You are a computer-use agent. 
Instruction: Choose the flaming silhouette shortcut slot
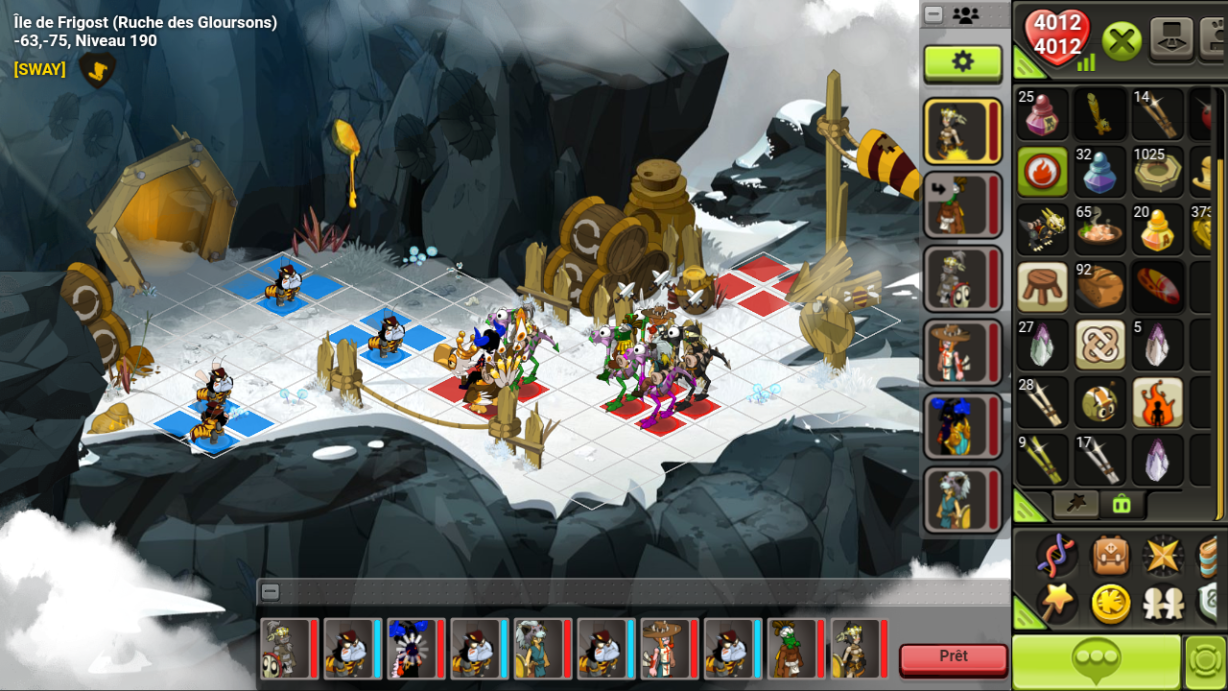tap(1157, 402)
